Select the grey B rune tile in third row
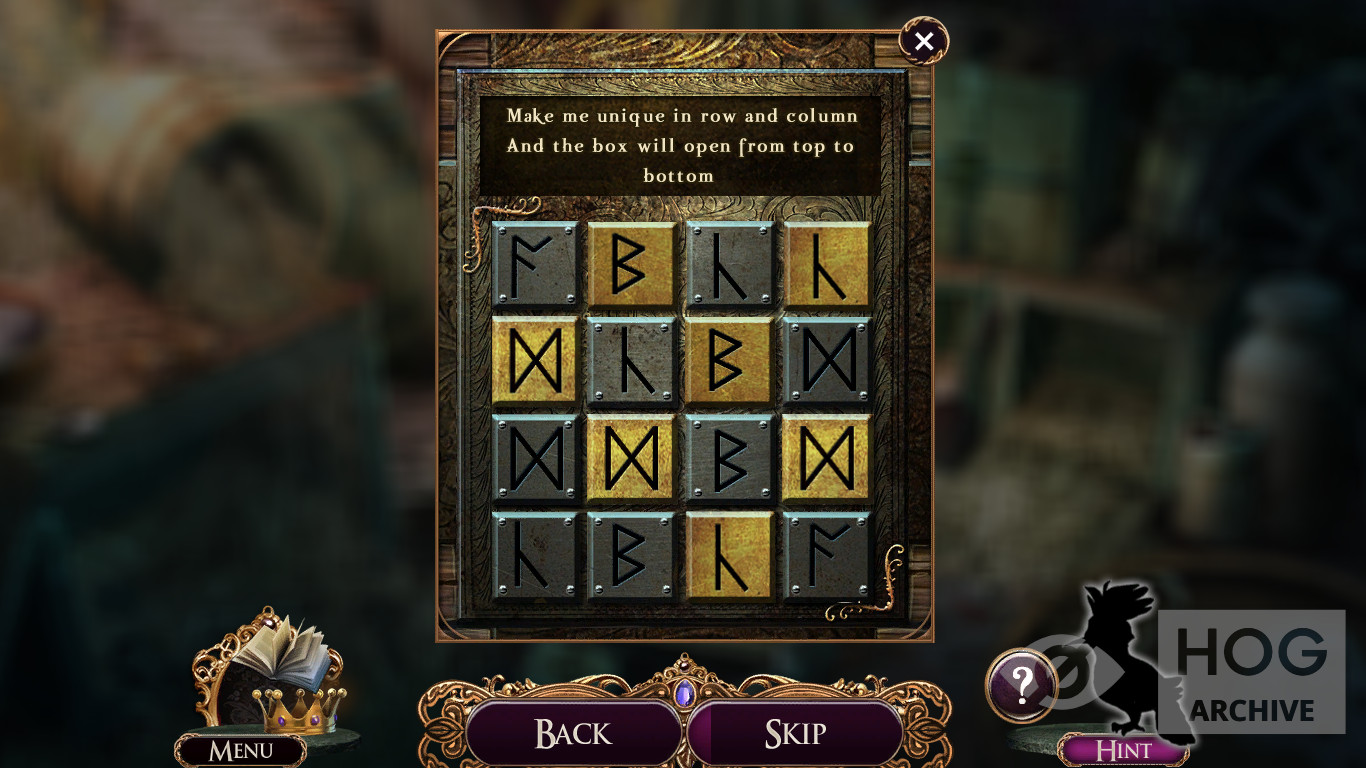 (728, 457)
